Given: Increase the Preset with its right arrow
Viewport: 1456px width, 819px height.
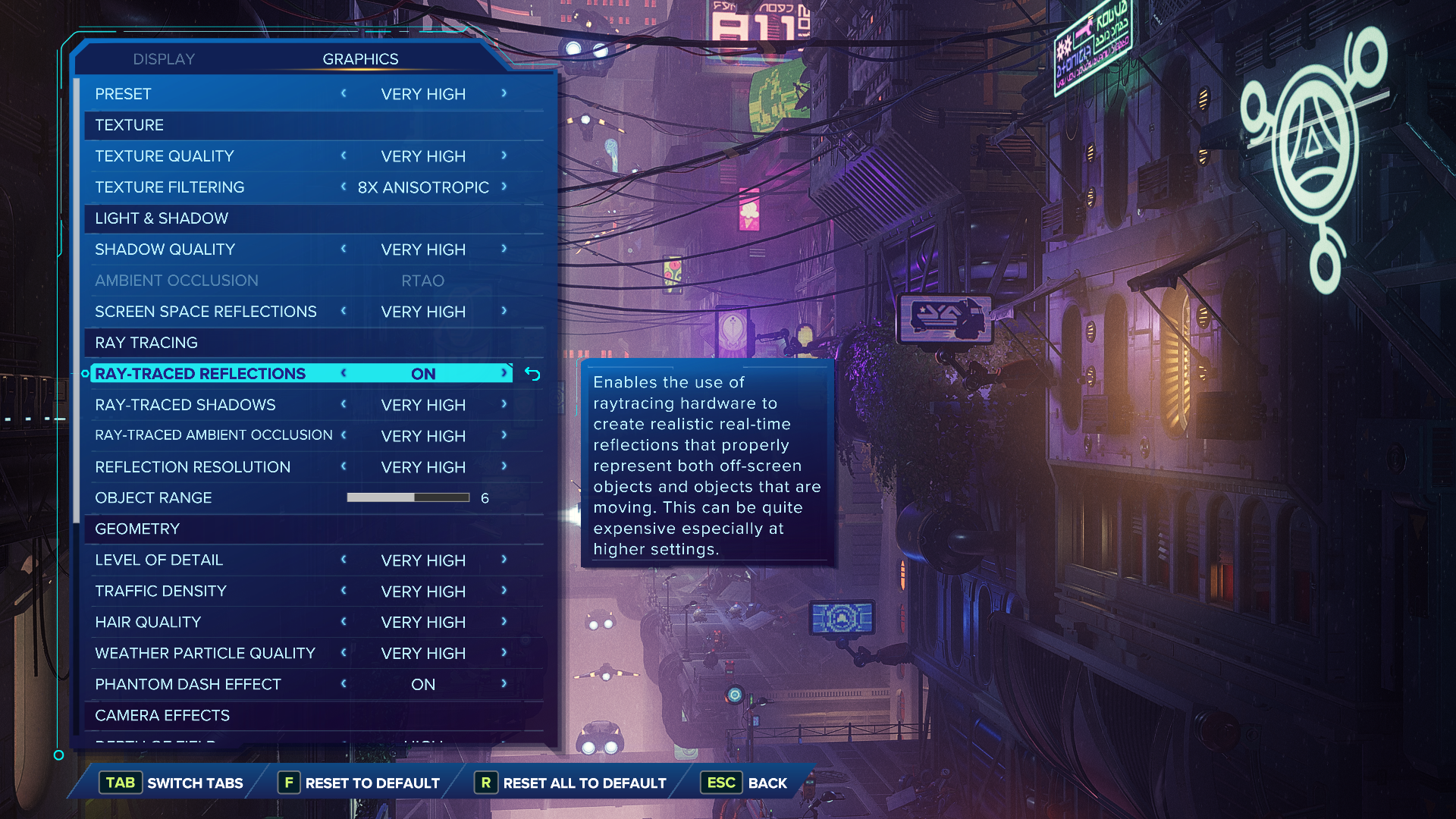Looking at the screenshot, I should (x=504, y=93).
